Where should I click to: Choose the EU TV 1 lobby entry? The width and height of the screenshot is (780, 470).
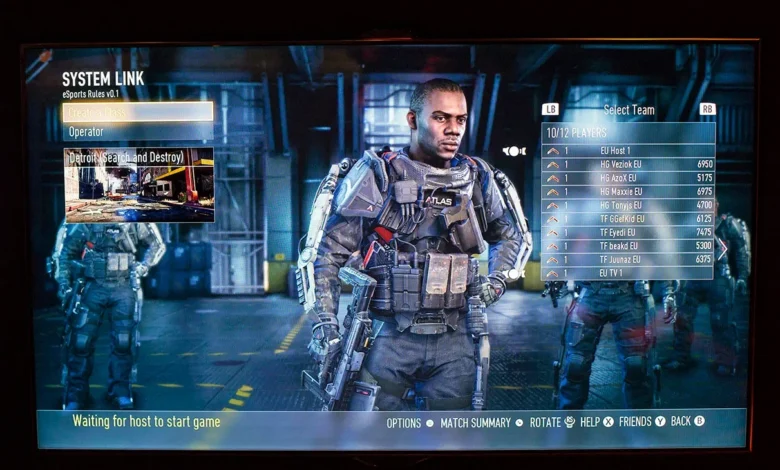click(x=628, y=273)
